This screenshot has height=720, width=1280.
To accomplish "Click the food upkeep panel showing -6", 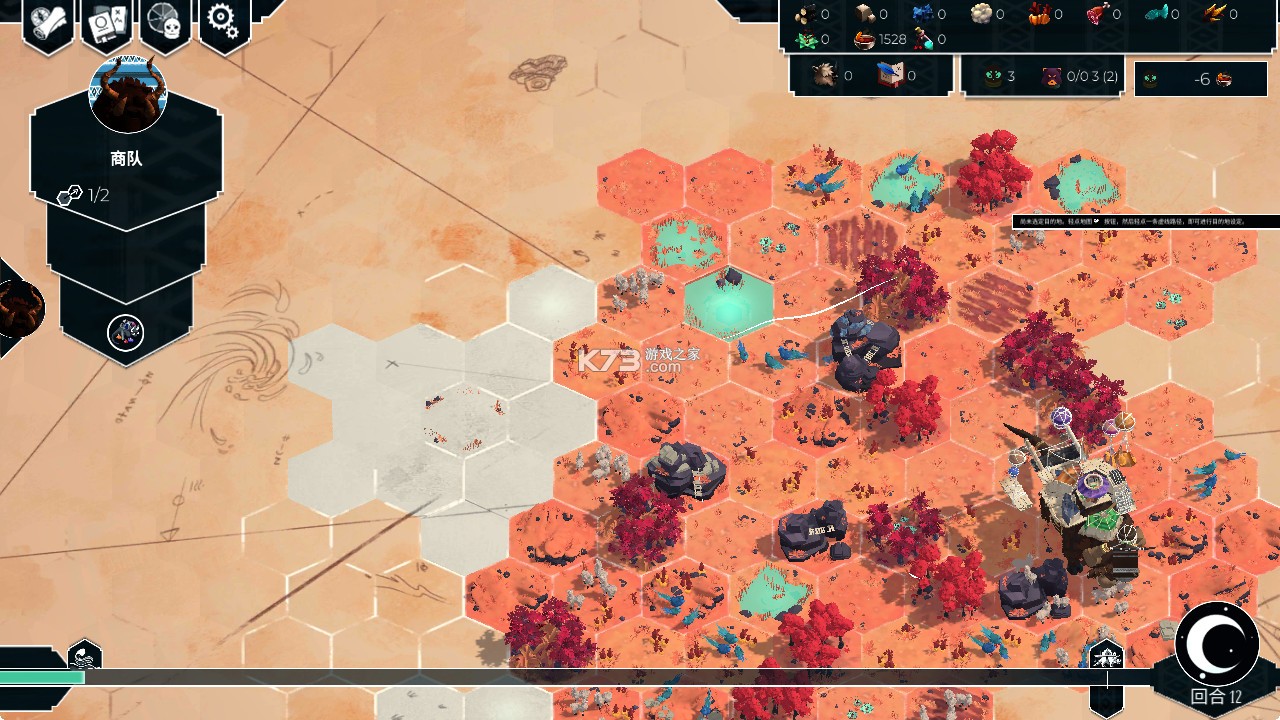I will [1200, 79].
